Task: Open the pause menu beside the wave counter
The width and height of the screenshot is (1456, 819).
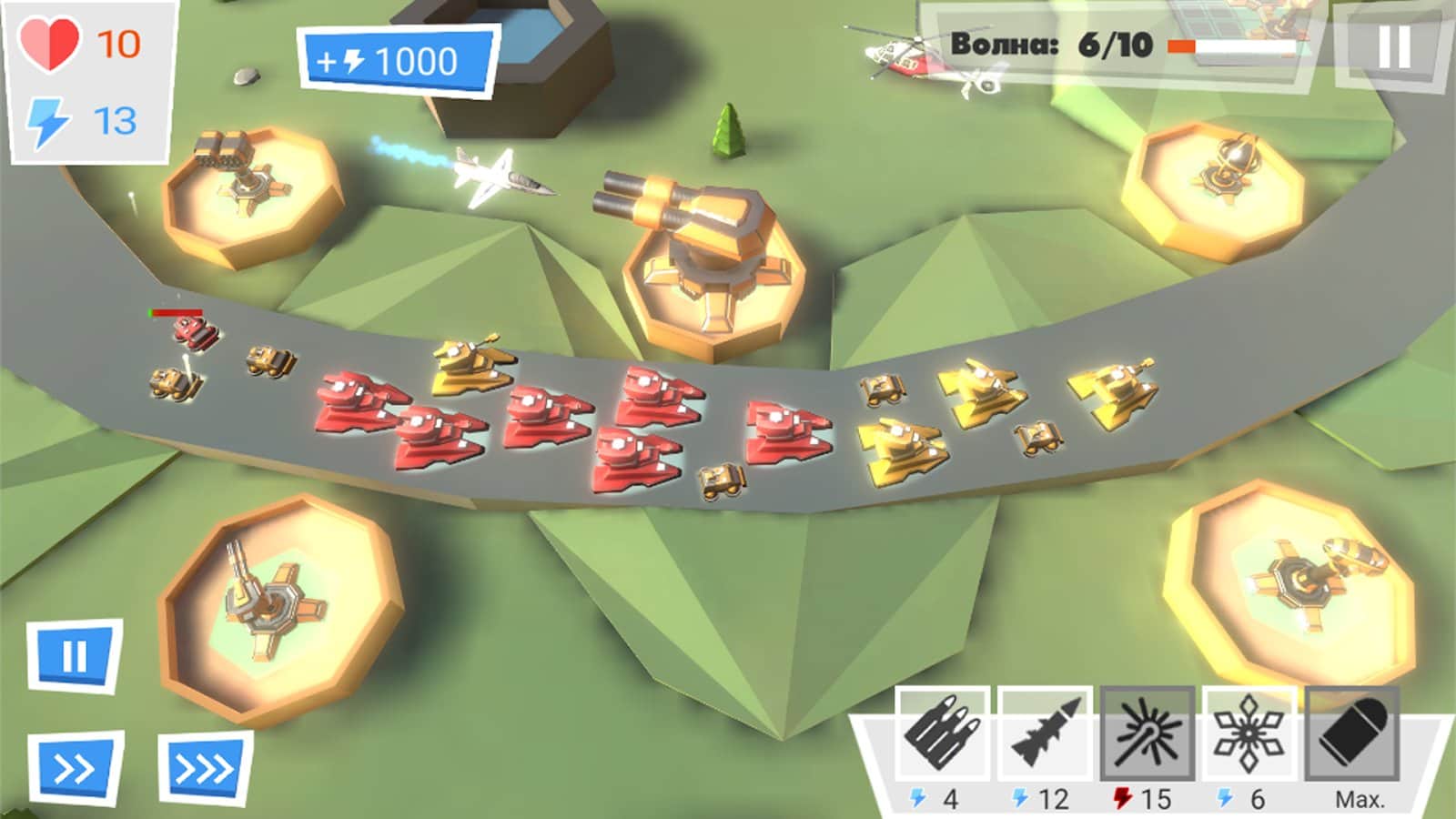Action: click(x=1393, y=45)
